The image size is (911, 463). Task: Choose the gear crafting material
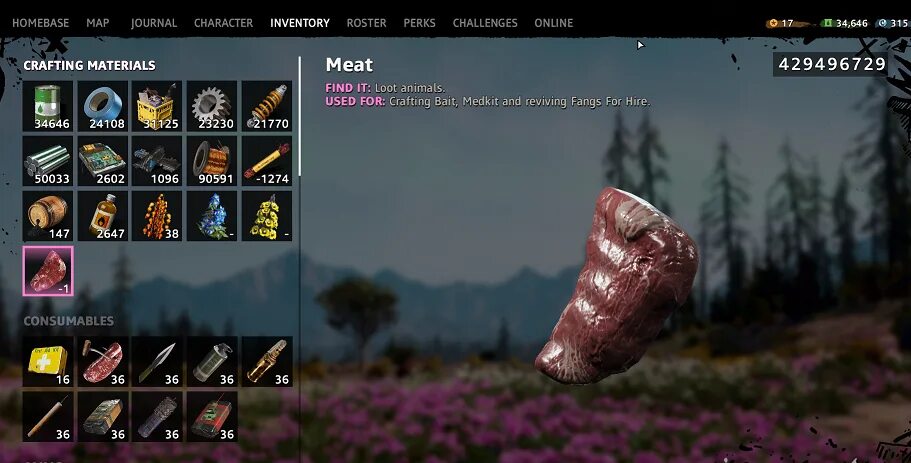click(212, 106)
